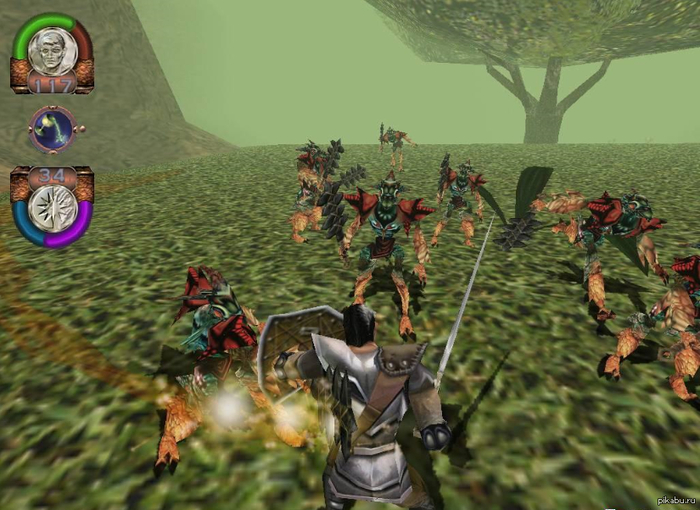This screenshot has width=700, height=510.
Task: Click the stone face character portrait
Action: 51,49
